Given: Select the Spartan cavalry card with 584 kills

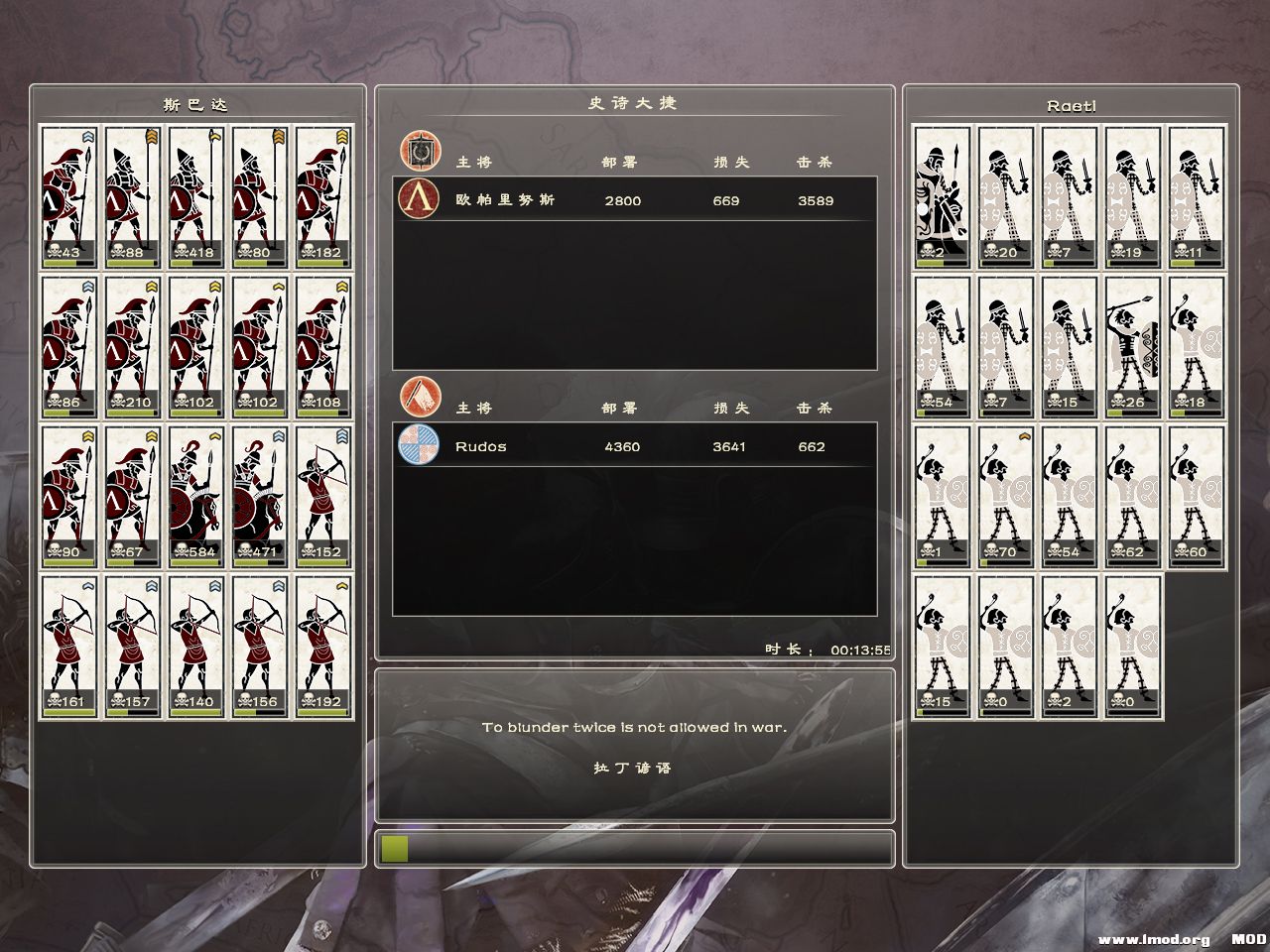Looking at the screenshot, I should pos(196,496).
